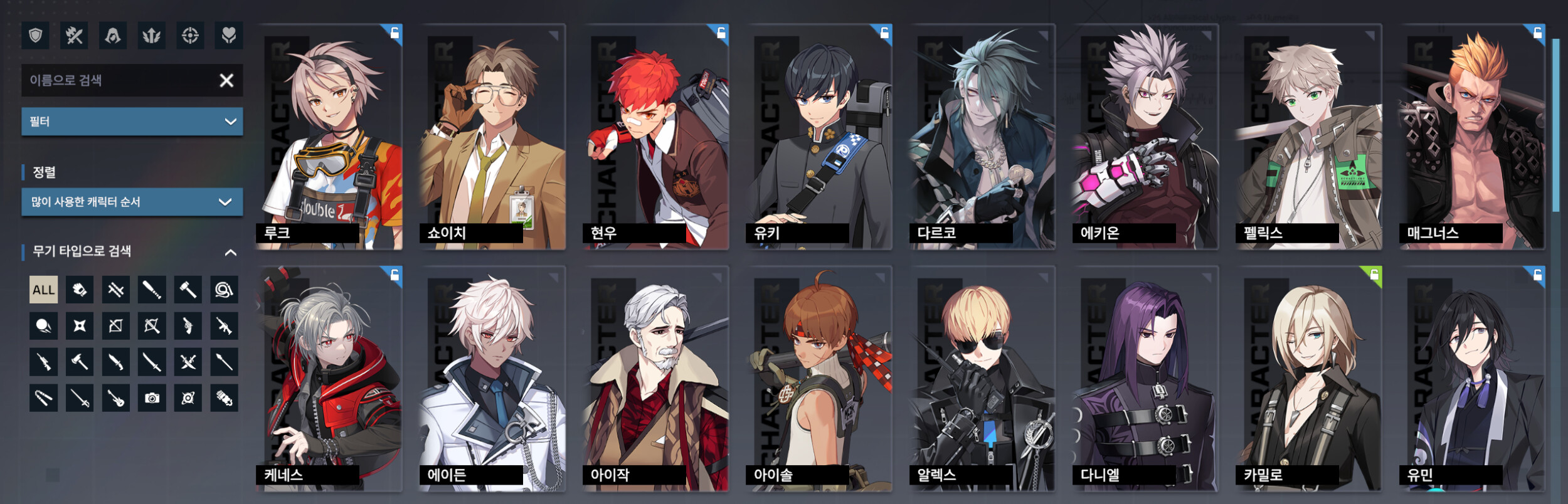Filter by hammer weapon type
The width and height of the screenshot is (1568, 504).
click(x=188, y=290)
